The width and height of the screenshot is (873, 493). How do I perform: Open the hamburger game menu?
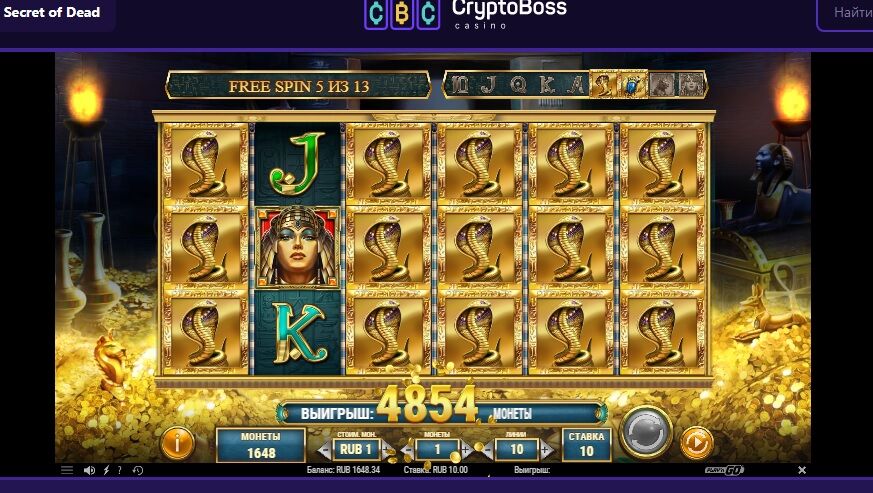pyautogui.click(x=67, y=470)
